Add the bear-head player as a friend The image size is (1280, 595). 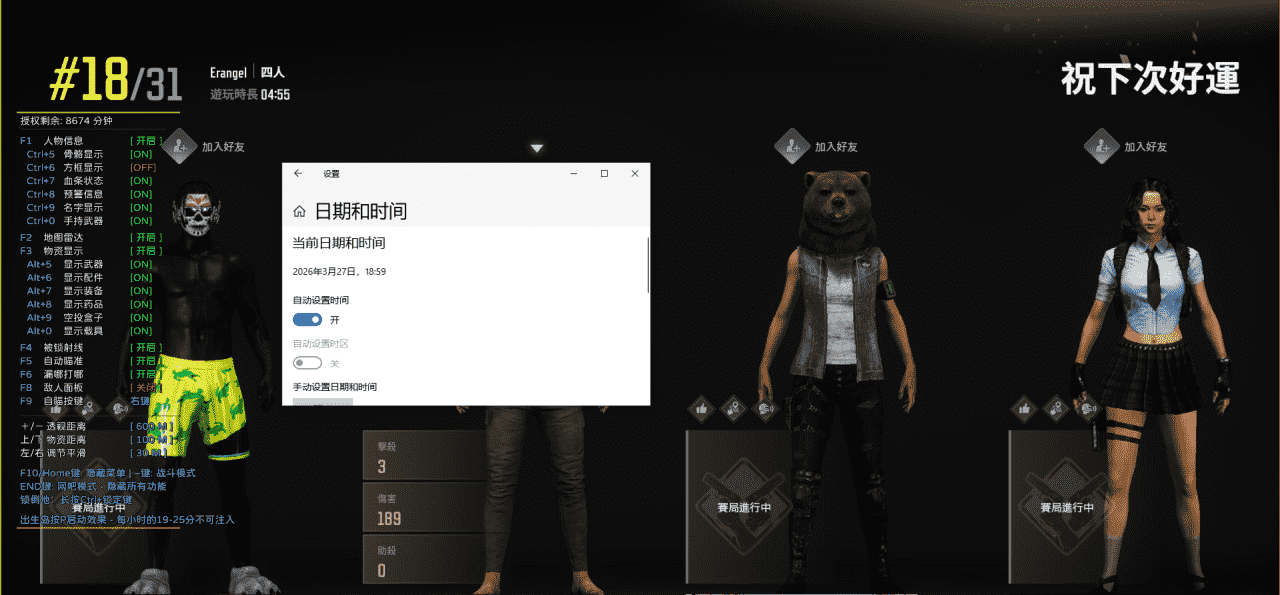click(792, 146)
